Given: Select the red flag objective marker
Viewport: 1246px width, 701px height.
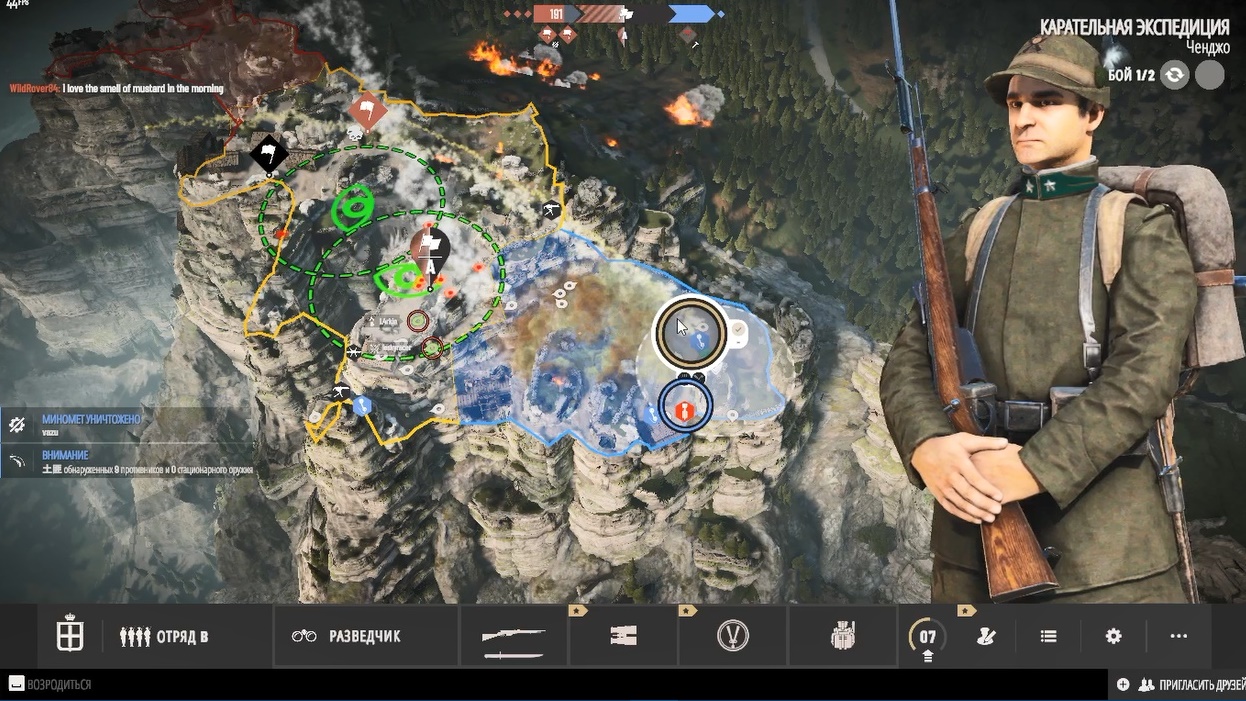Looking at the screenshot, I should [367, 112].
